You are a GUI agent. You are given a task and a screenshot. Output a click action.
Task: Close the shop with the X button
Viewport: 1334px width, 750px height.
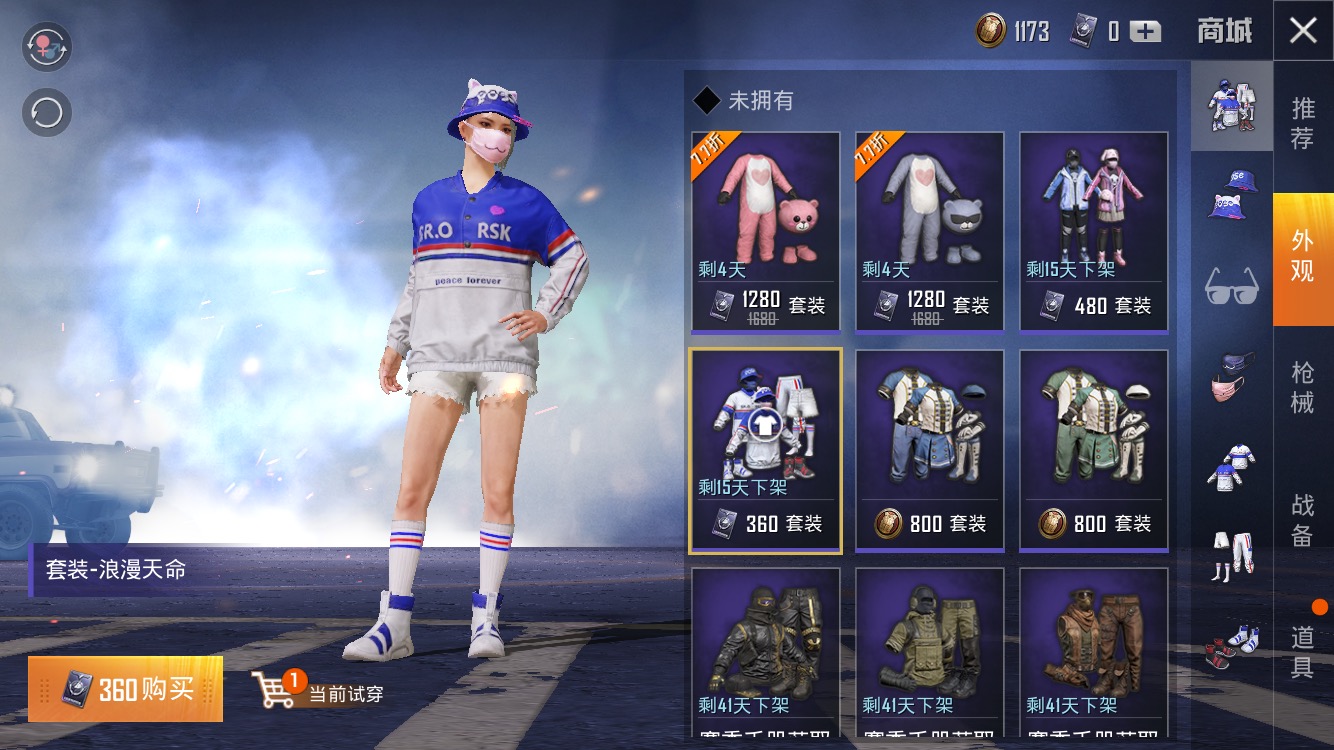point(1303,31)
